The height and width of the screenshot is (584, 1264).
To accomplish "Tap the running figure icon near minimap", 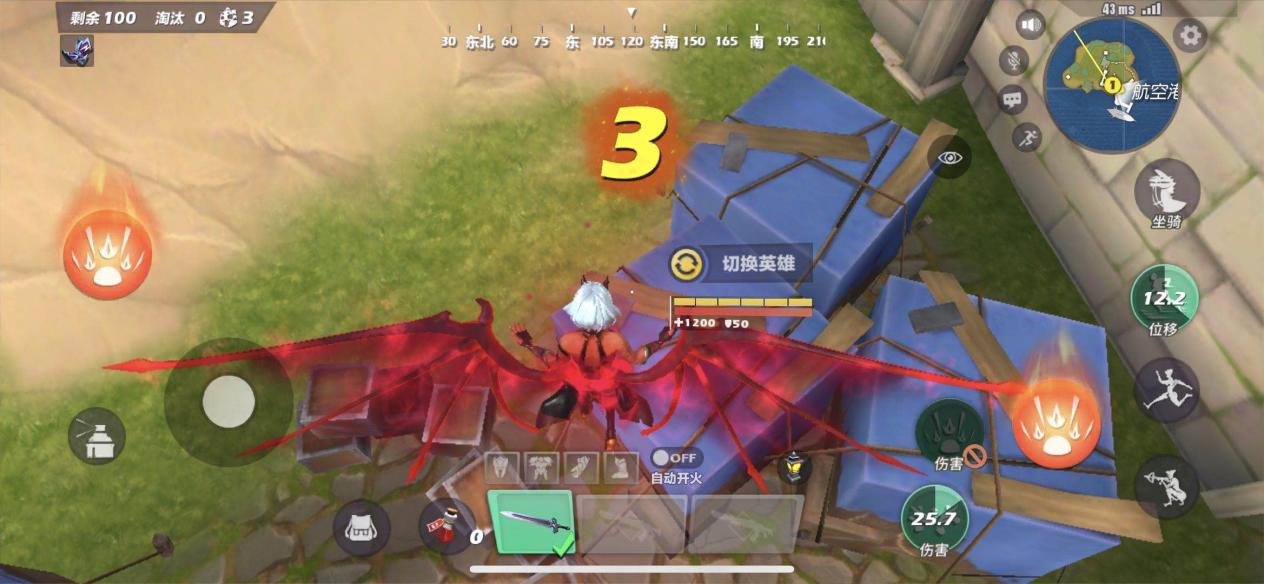I will pos(1026,137).
